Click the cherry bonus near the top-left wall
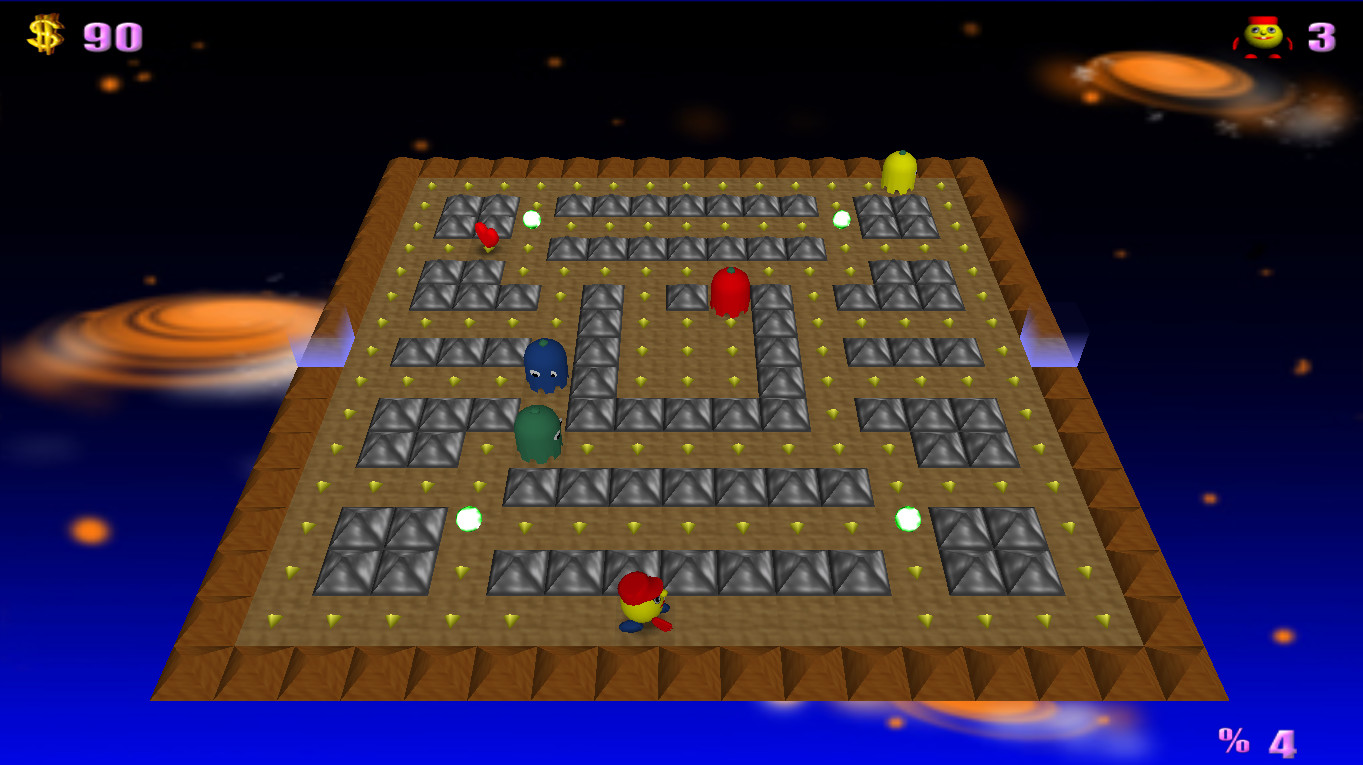This screenshot has width=1363, height=765. tap(487, 237)
